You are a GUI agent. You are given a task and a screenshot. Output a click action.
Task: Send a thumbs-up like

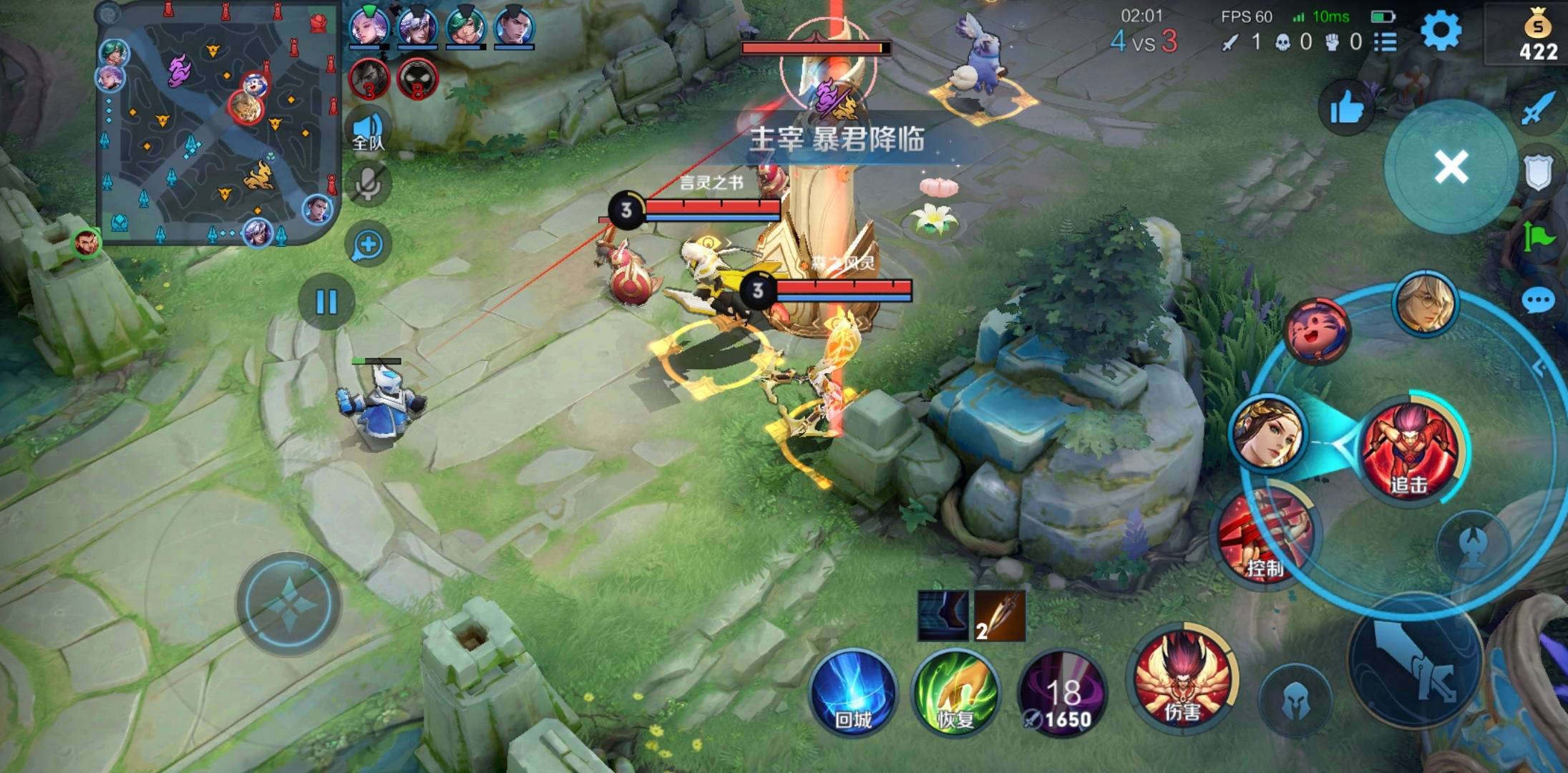pos(1346,109)
